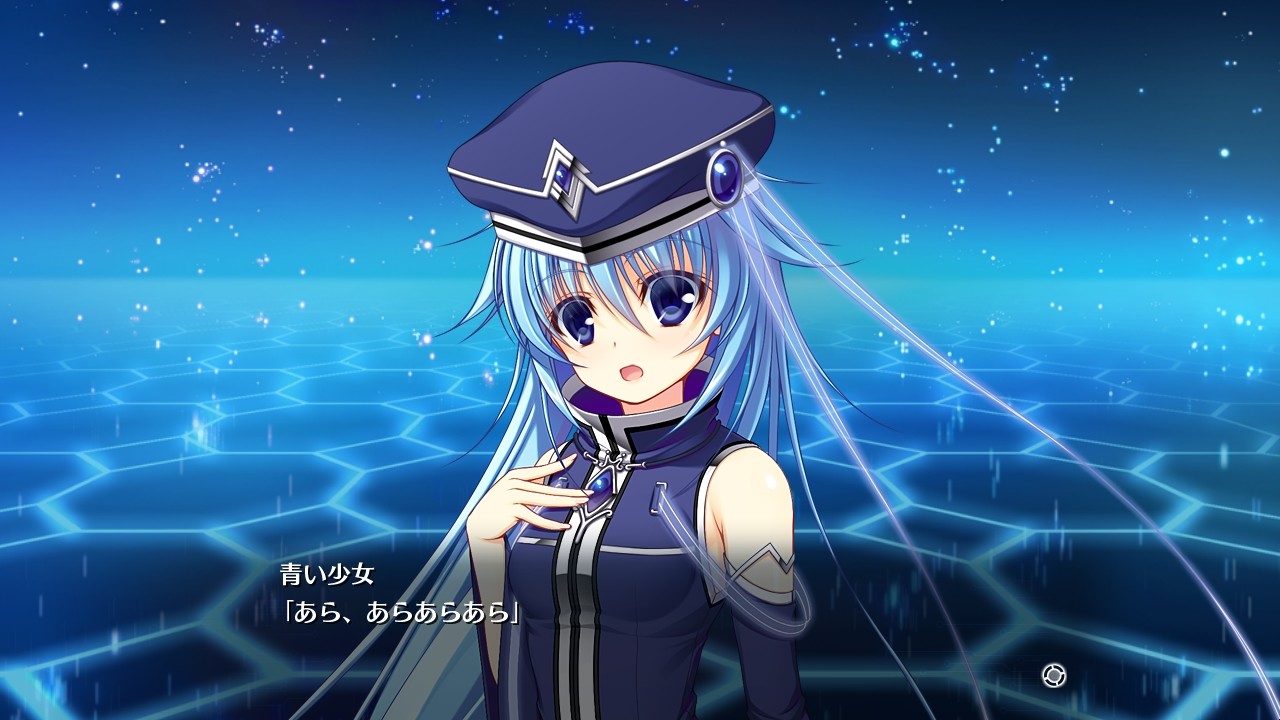Screen dimensions: 1280x720
Task: Click the quoted line あら、あらあらあら
Action: 398,614
